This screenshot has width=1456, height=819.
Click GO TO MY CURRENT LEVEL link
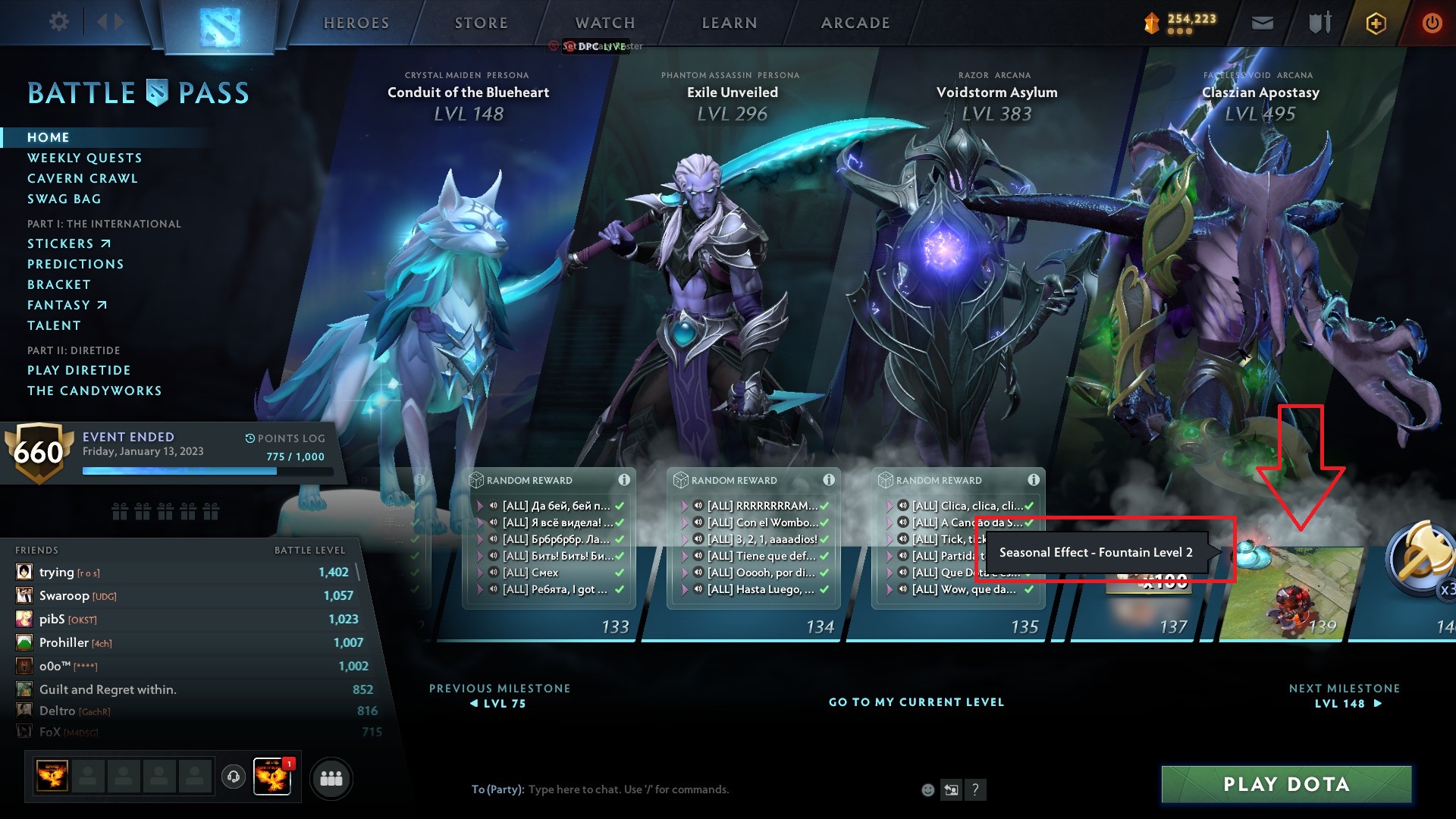pos(916,702)
